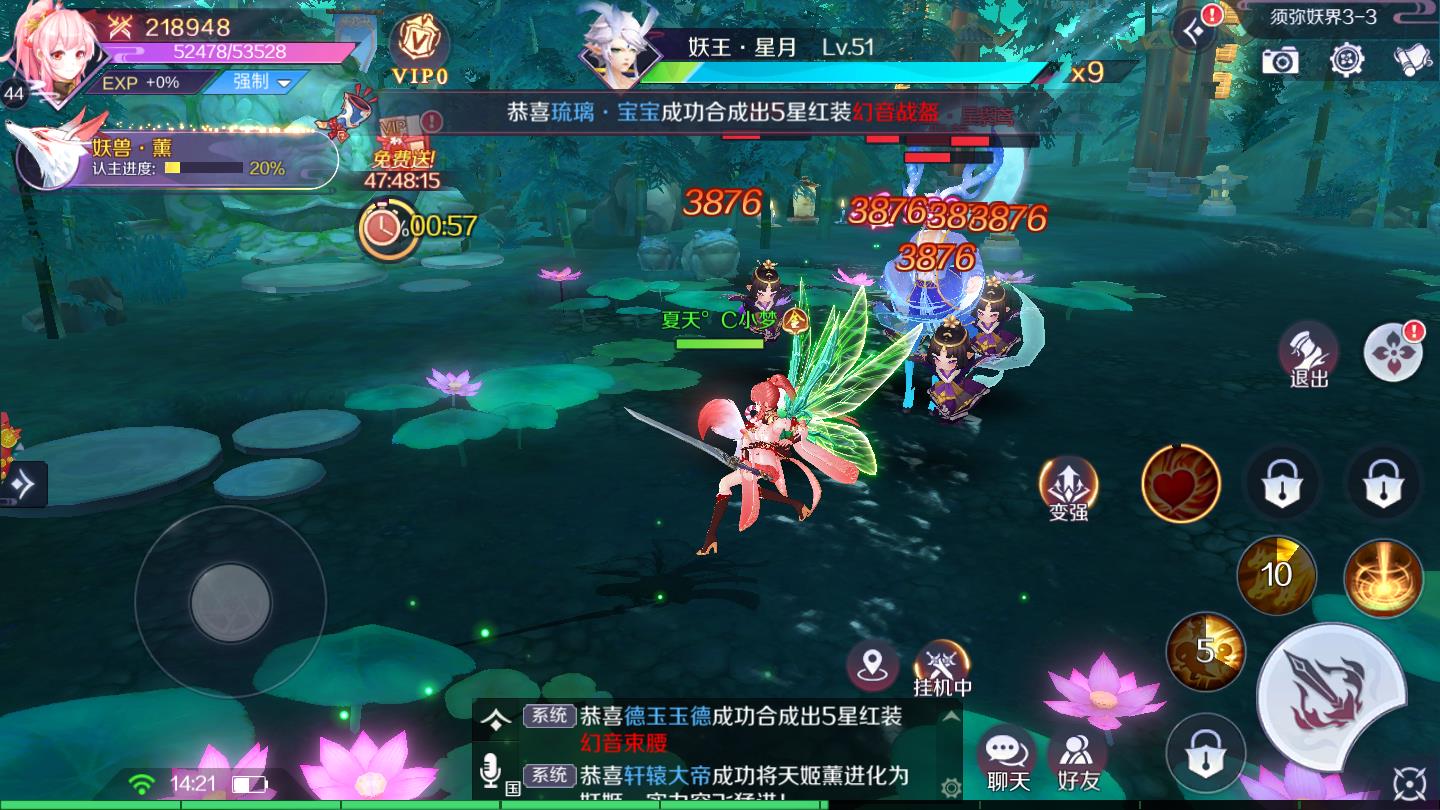The image size is (1440, 810).
Task: Use the main sword attack button
Action: [x=1331, y=695]
